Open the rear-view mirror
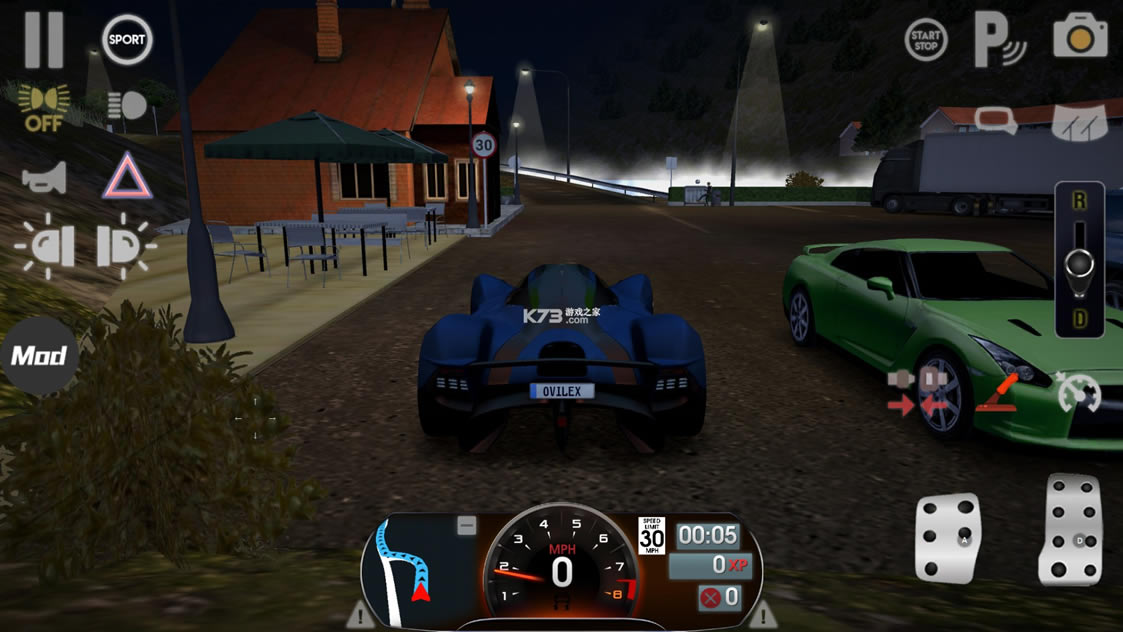The width and height of the screenshot is (1123, 632). pos(996,121)
